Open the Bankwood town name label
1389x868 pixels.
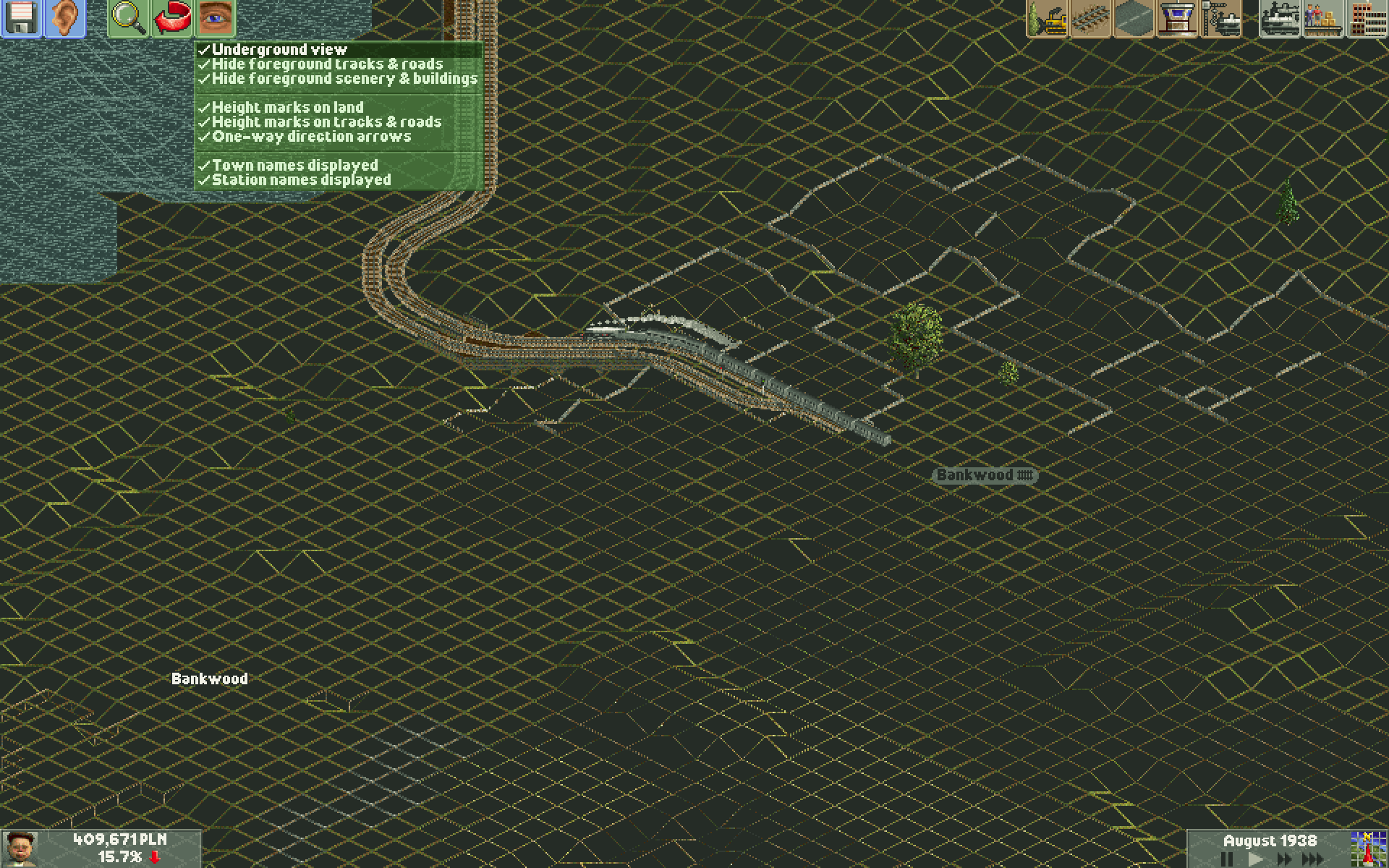[209, 679]
